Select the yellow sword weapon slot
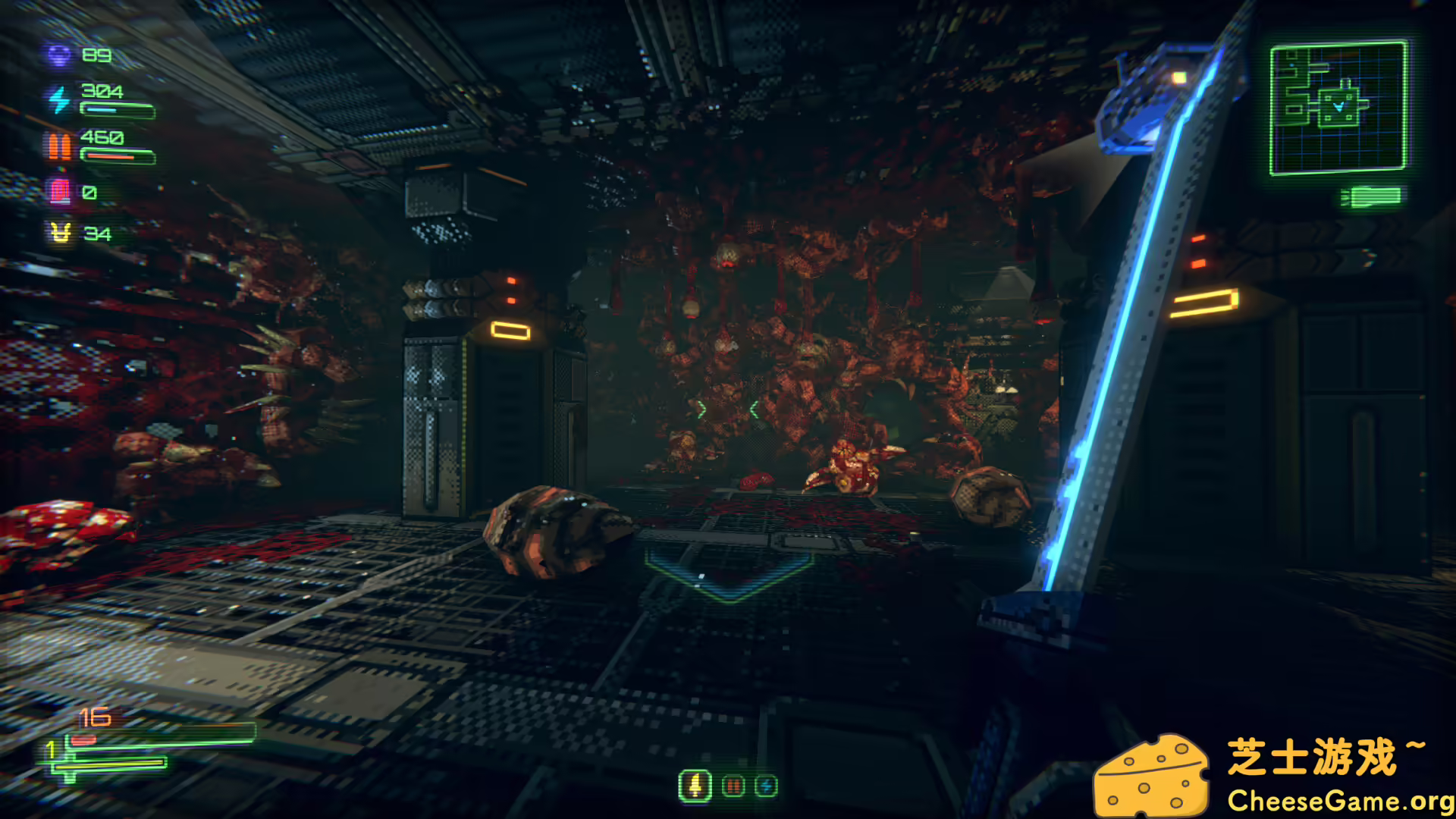The image size is (1456, 819). [695, 786]
